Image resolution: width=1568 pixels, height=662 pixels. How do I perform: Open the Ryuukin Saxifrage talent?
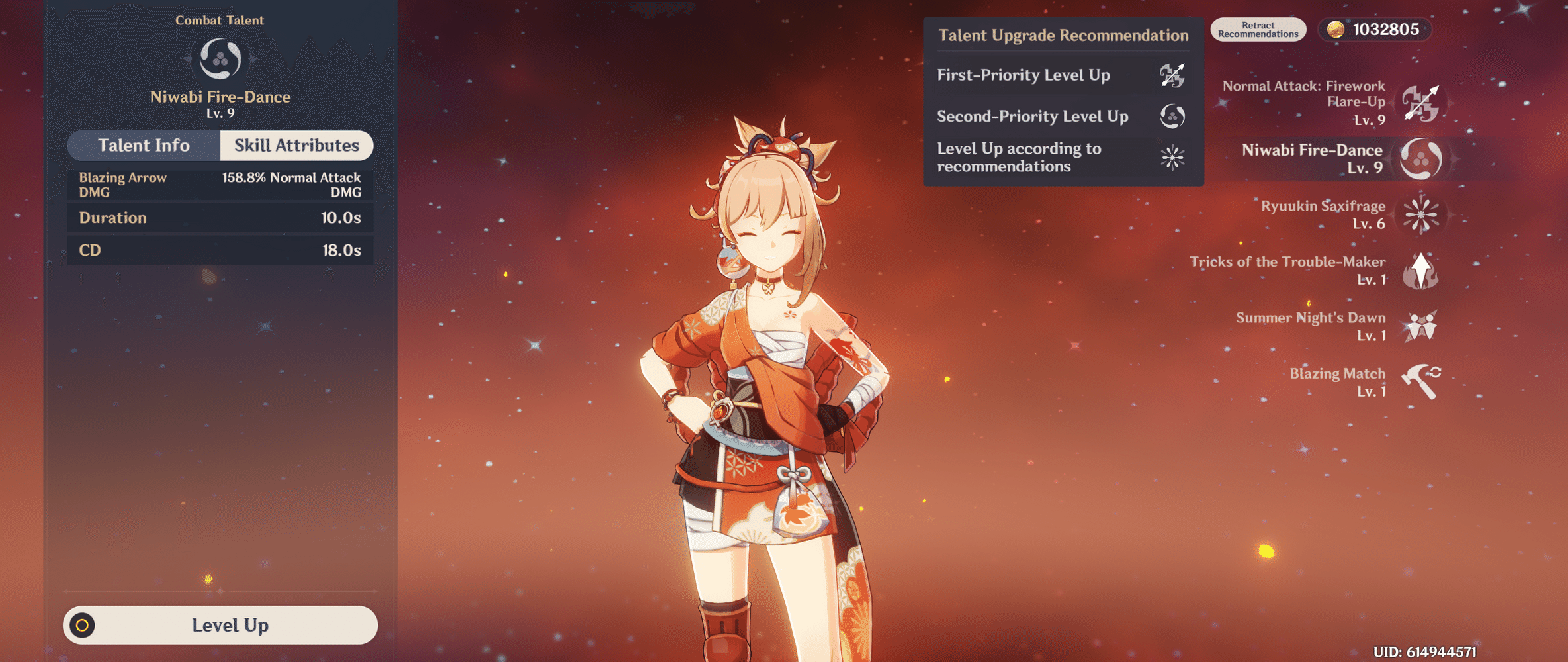point(1419,214)
